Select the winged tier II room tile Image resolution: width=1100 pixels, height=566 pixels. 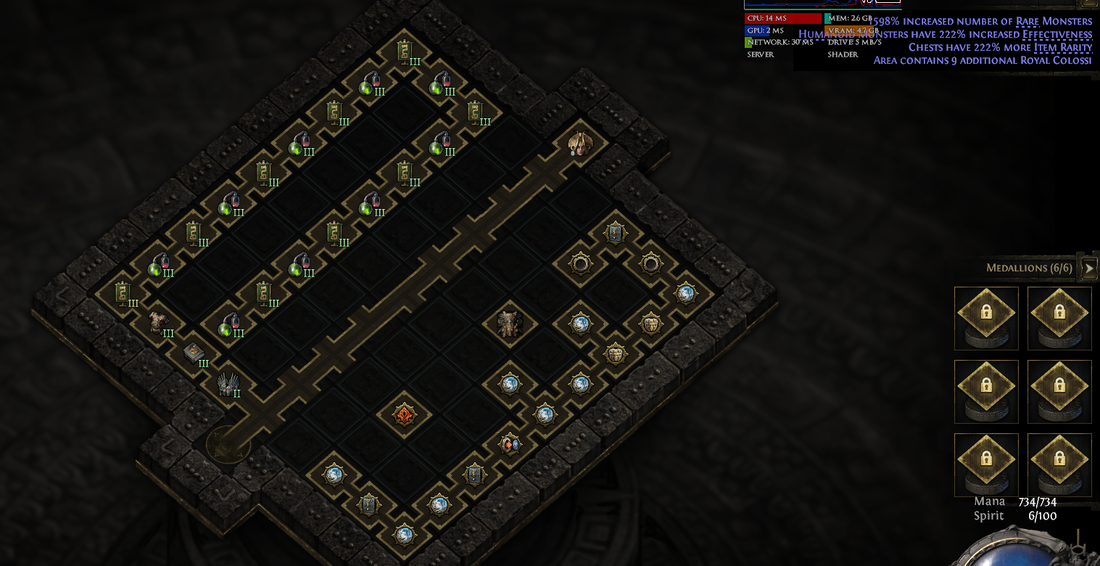tap(227, 383)
